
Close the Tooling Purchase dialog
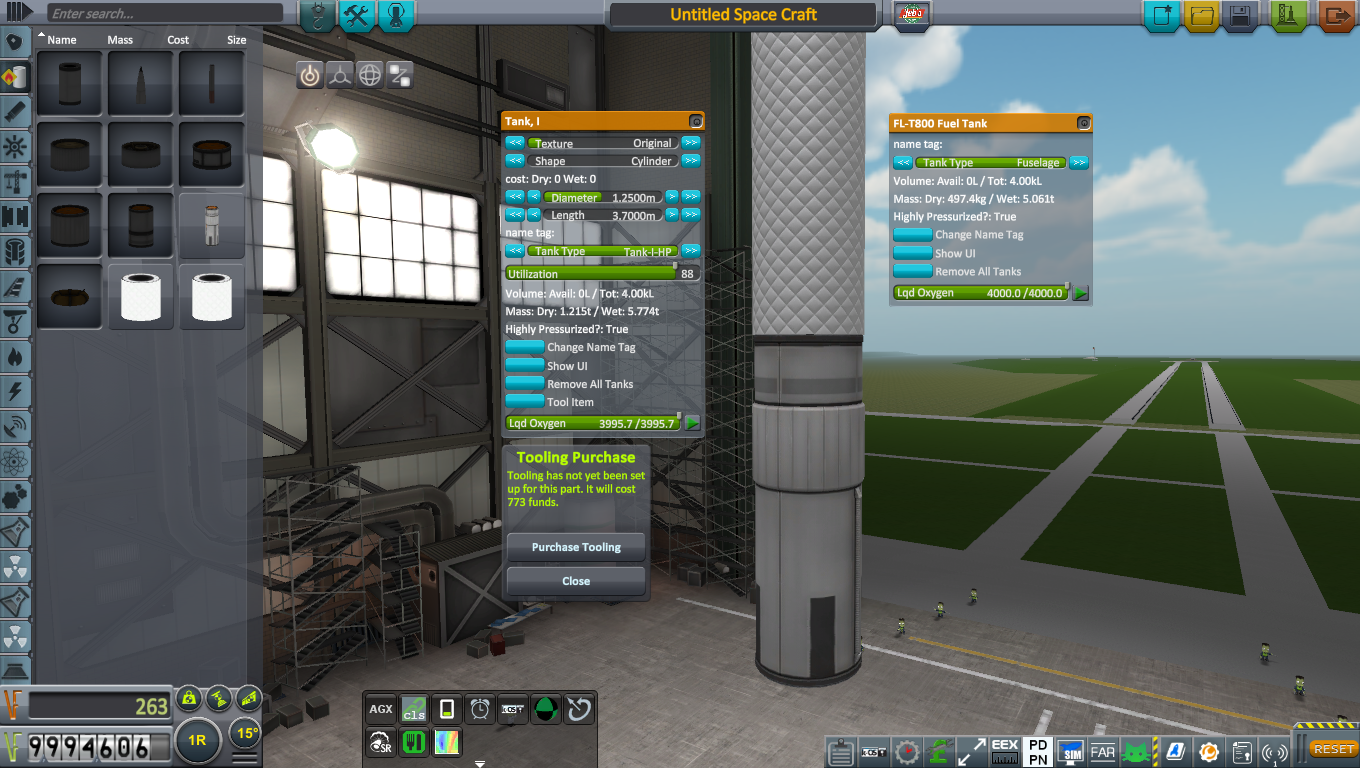pyautogui.click(x=575, y=581)
